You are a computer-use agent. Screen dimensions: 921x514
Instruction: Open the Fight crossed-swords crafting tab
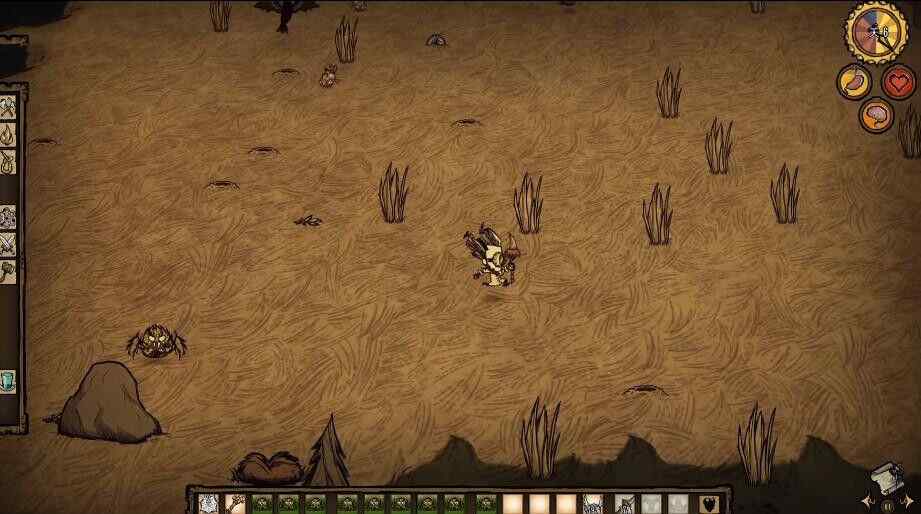(x=8, y=243)
